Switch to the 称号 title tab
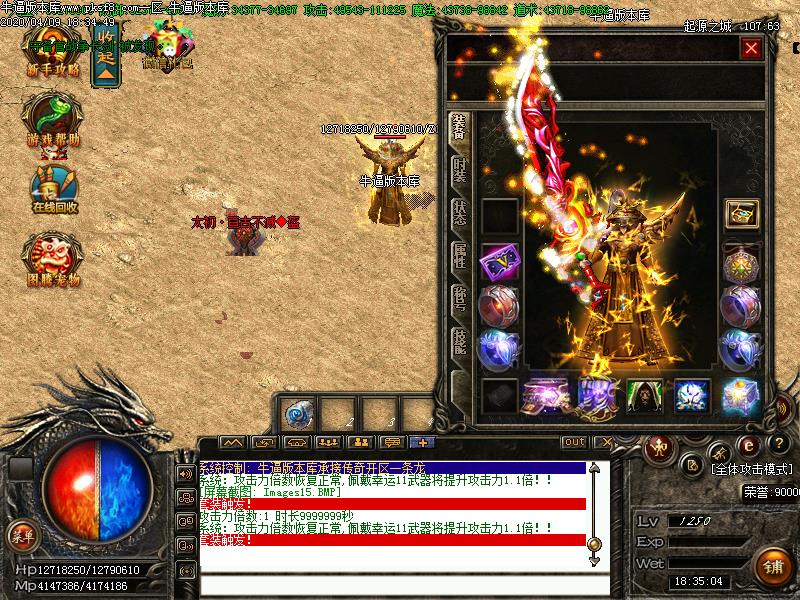This screenshot has height=600, width=800. (x=459, y=298)
